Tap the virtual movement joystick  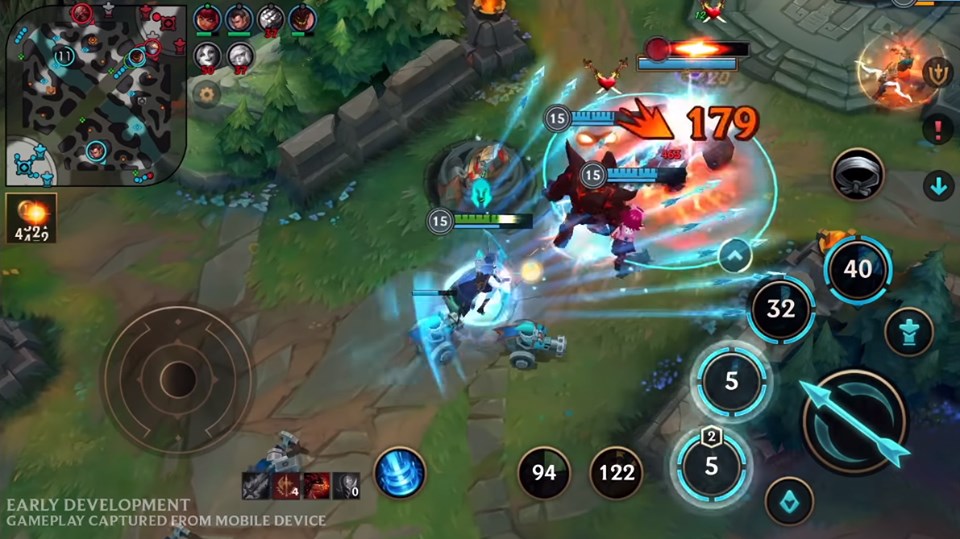[177, 379]
